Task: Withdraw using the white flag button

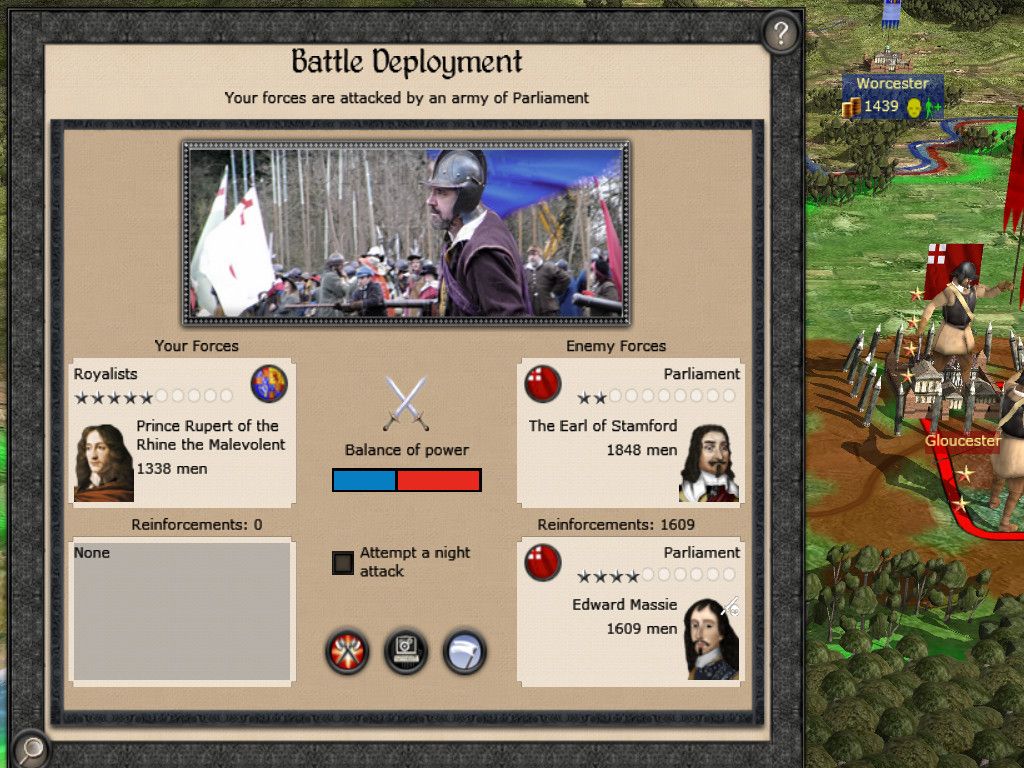Action: pyautogui.click(x=464, y=653)
